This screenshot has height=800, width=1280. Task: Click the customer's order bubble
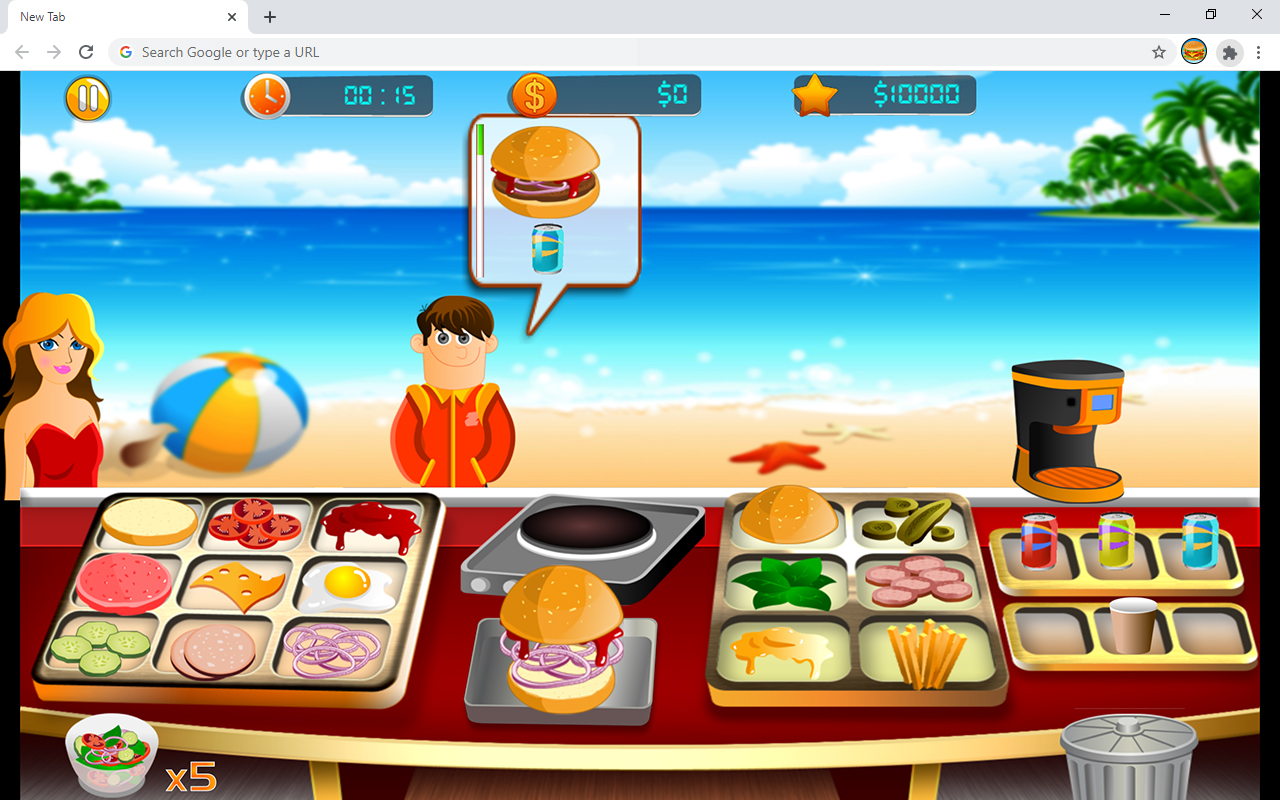coord(553,200)
